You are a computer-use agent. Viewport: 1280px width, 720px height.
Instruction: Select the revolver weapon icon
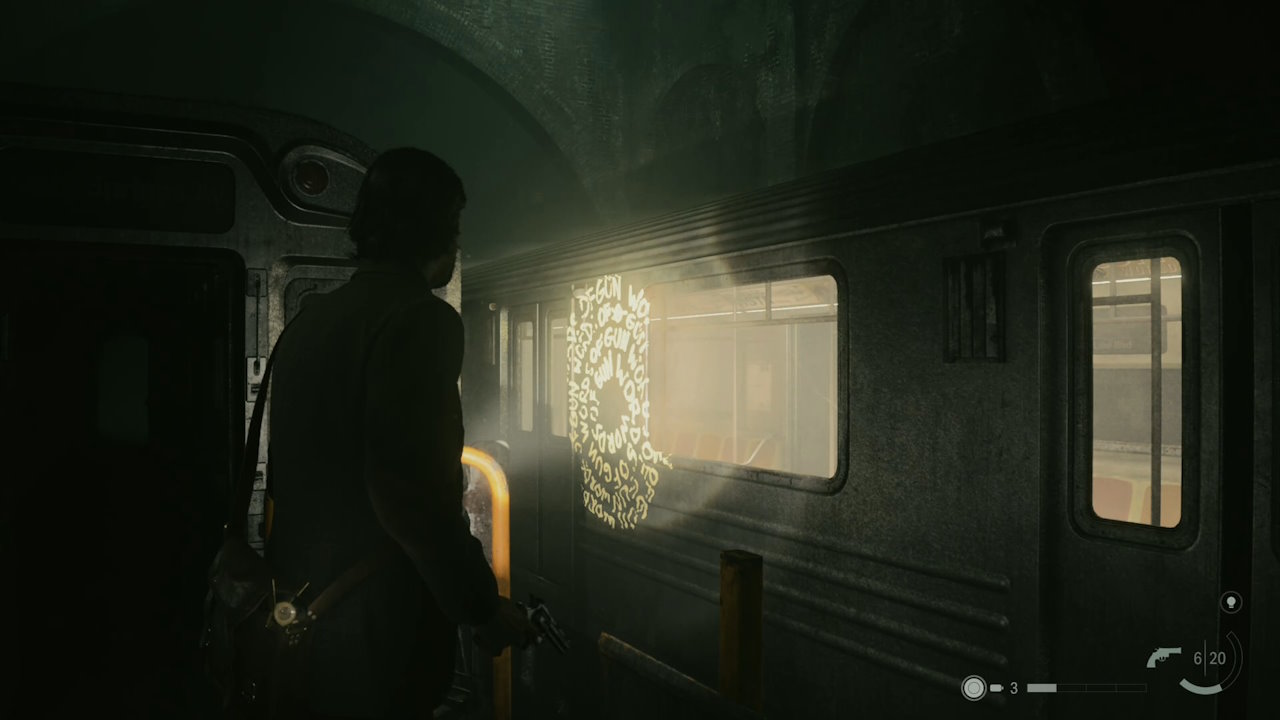1163,658
